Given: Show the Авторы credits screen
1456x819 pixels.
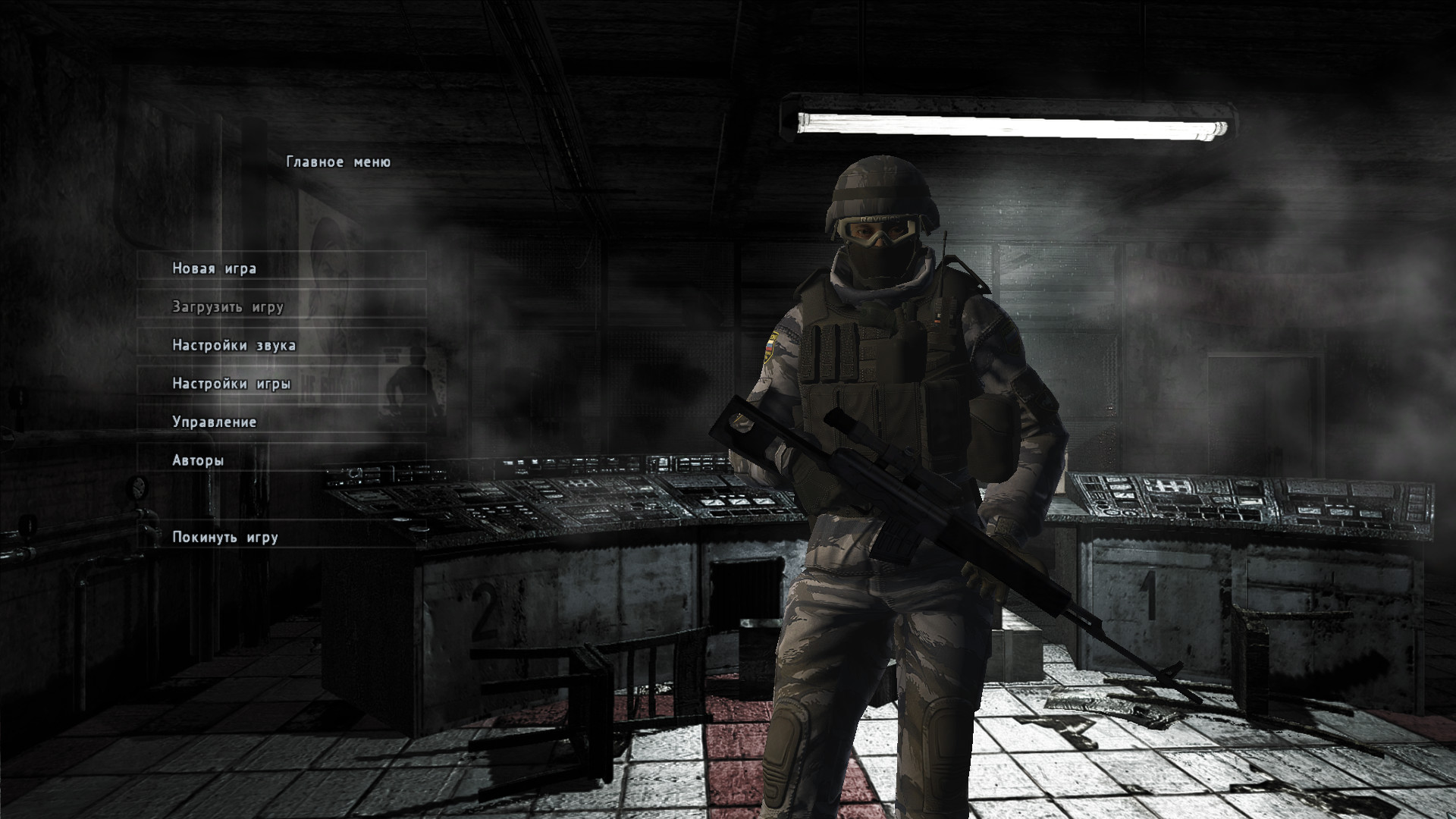Looking at the screenshot, I should pos(198,460).
